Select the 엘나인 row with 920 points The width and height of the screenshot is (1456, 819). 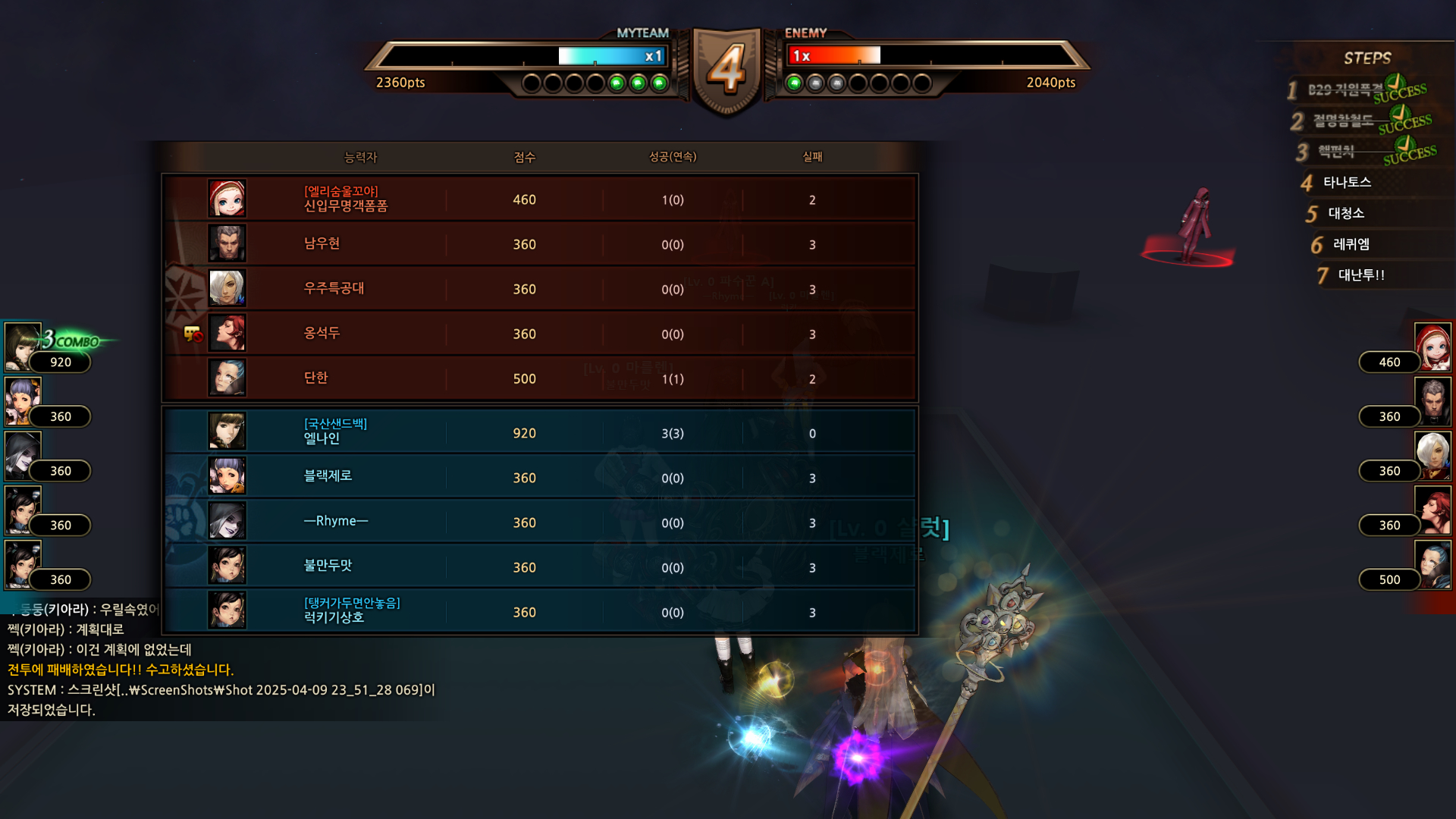click(x=538, y=433)
